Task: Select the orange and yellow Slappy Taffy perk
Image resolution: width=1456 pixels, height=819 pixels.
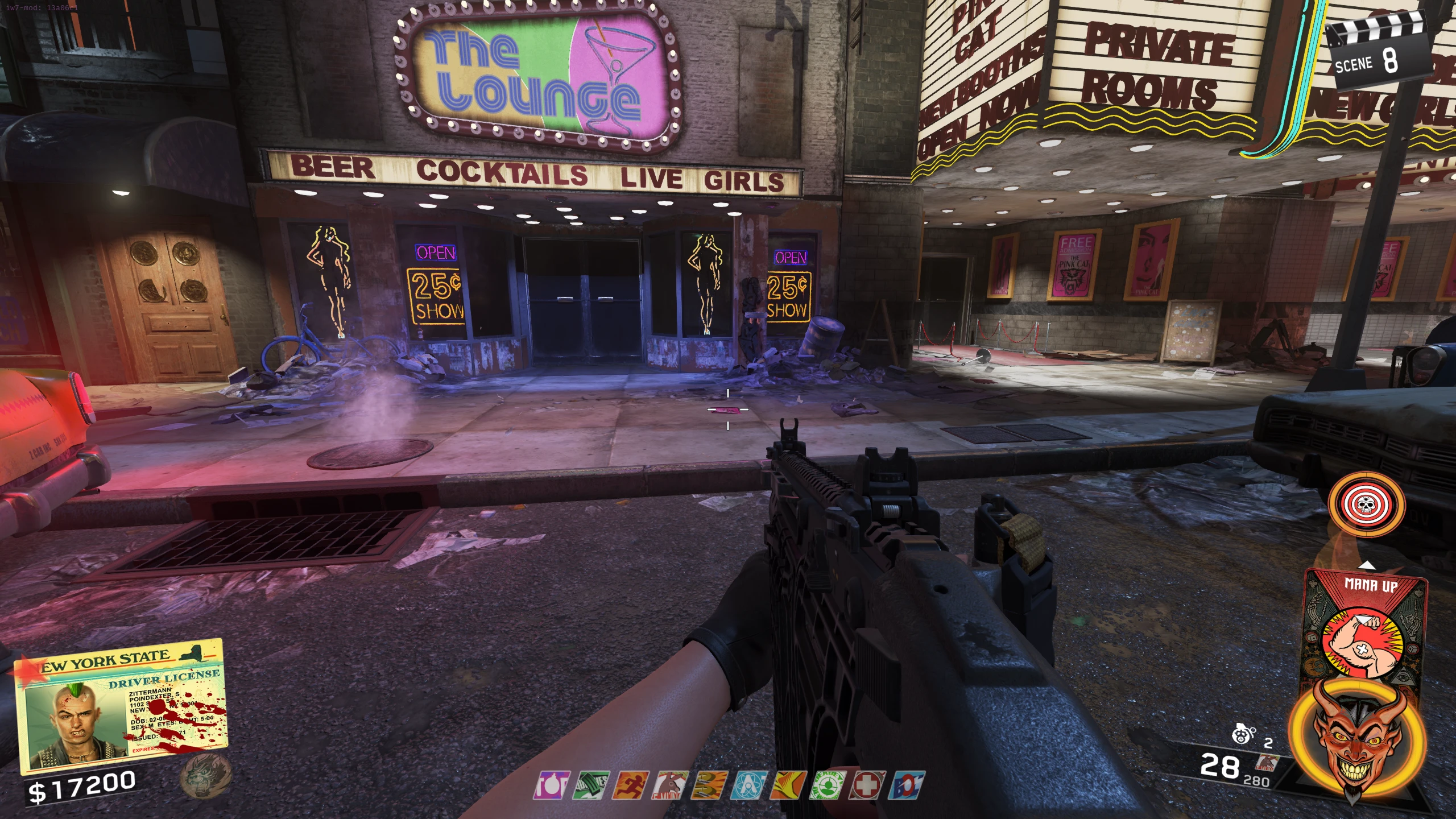Action: pos(788,785)
